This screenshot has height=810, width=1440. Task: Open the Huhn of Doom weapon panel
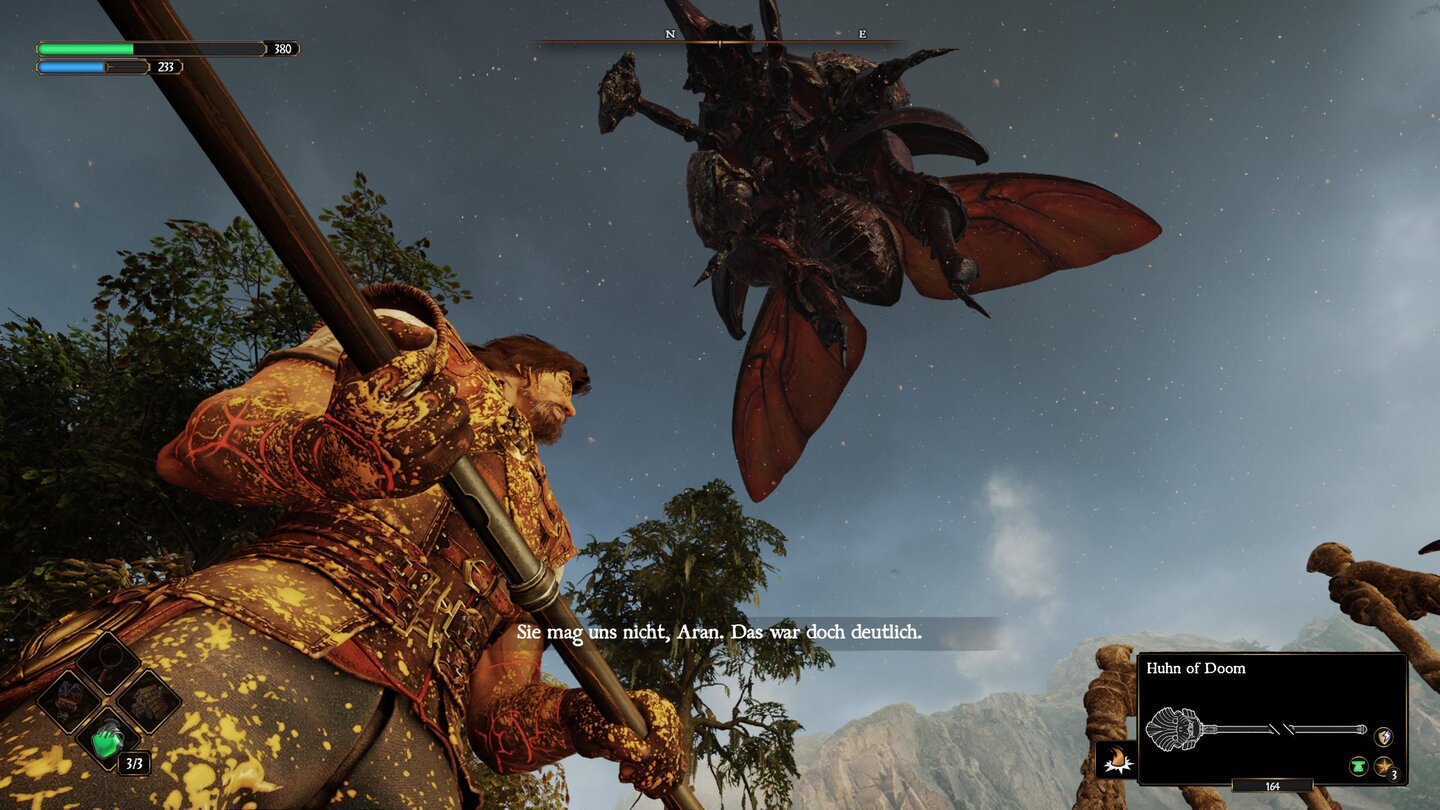click(1272, 718)
